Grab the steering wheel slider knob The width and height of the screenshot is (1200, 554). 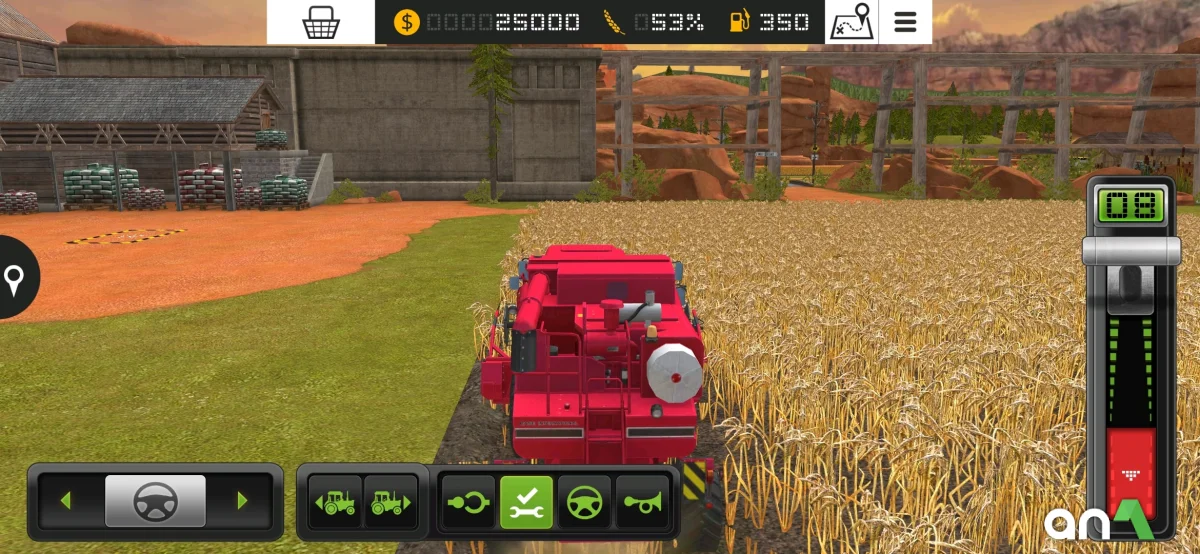[x=155, y=500]
